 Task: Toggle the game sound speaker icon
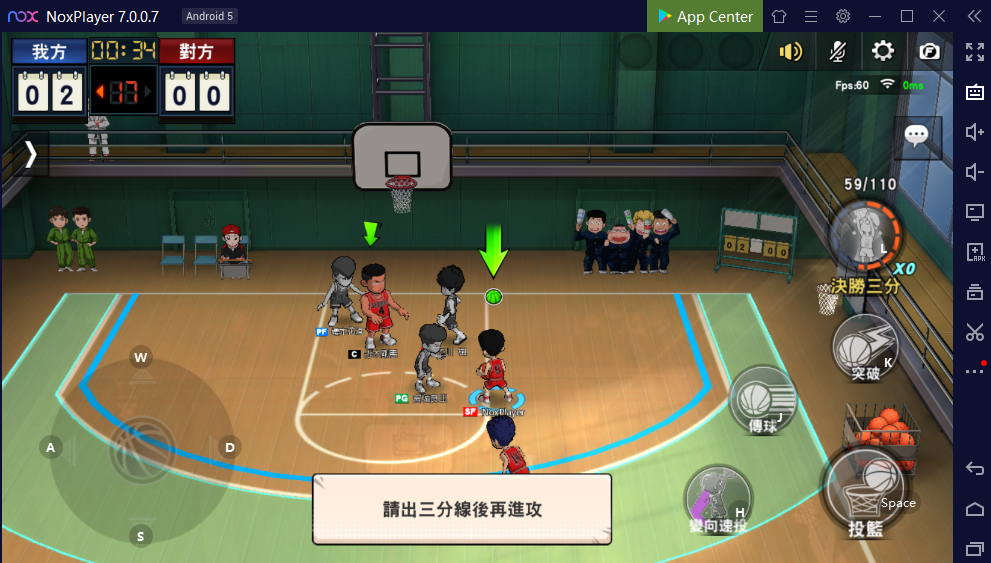click(x=791, y=51)
